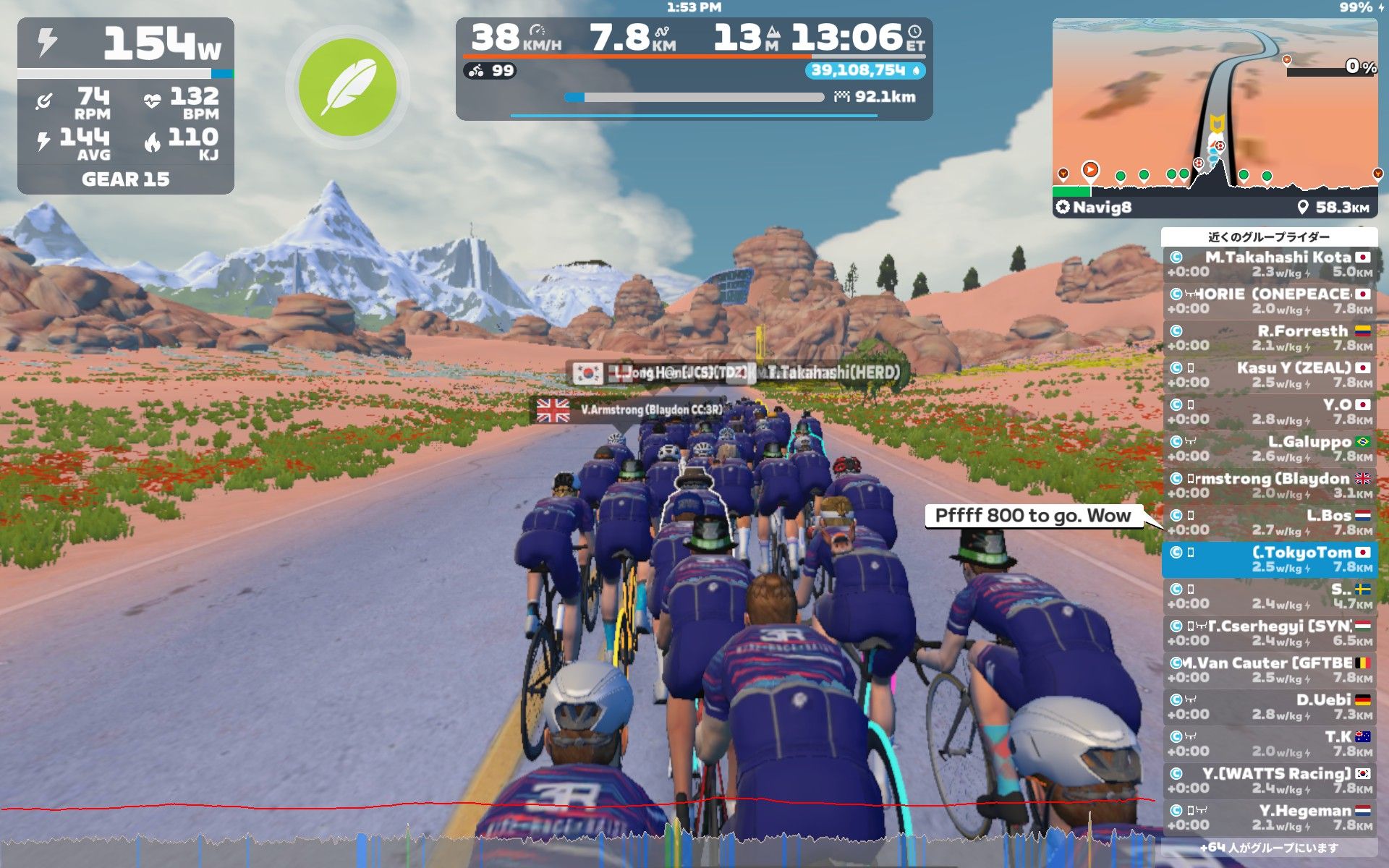Choose M.Van Cauter rider entry
Image resolution: width=1389 pixels, height=868 pixels.
1270,670
